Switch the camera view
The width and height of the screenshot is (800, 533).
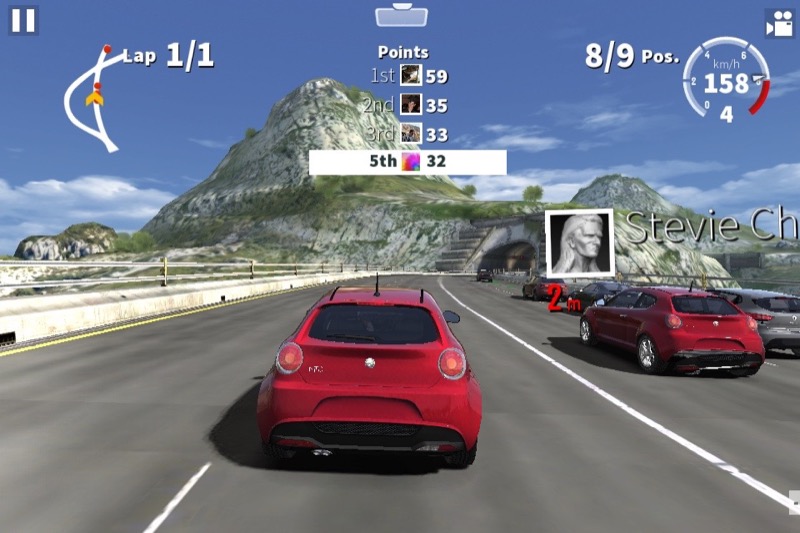click(779, 23)
